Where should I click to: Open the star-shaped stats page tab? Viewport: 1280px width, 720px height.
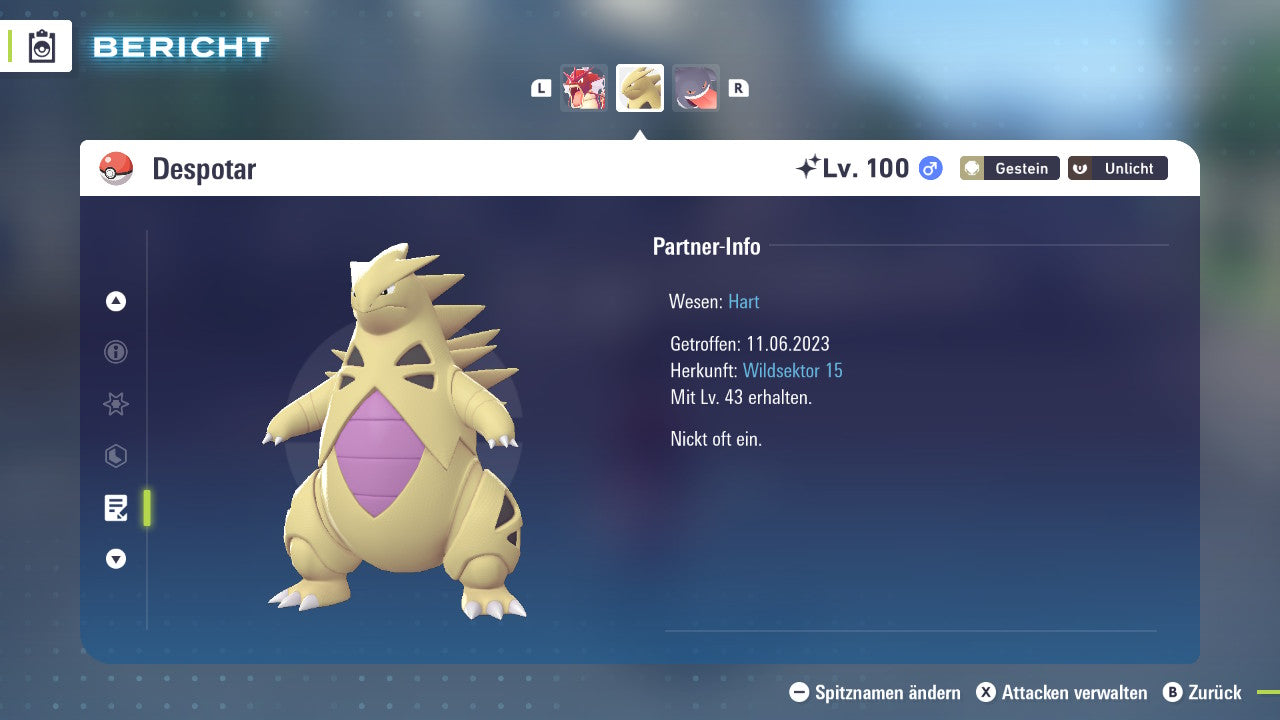coord(116,404)
